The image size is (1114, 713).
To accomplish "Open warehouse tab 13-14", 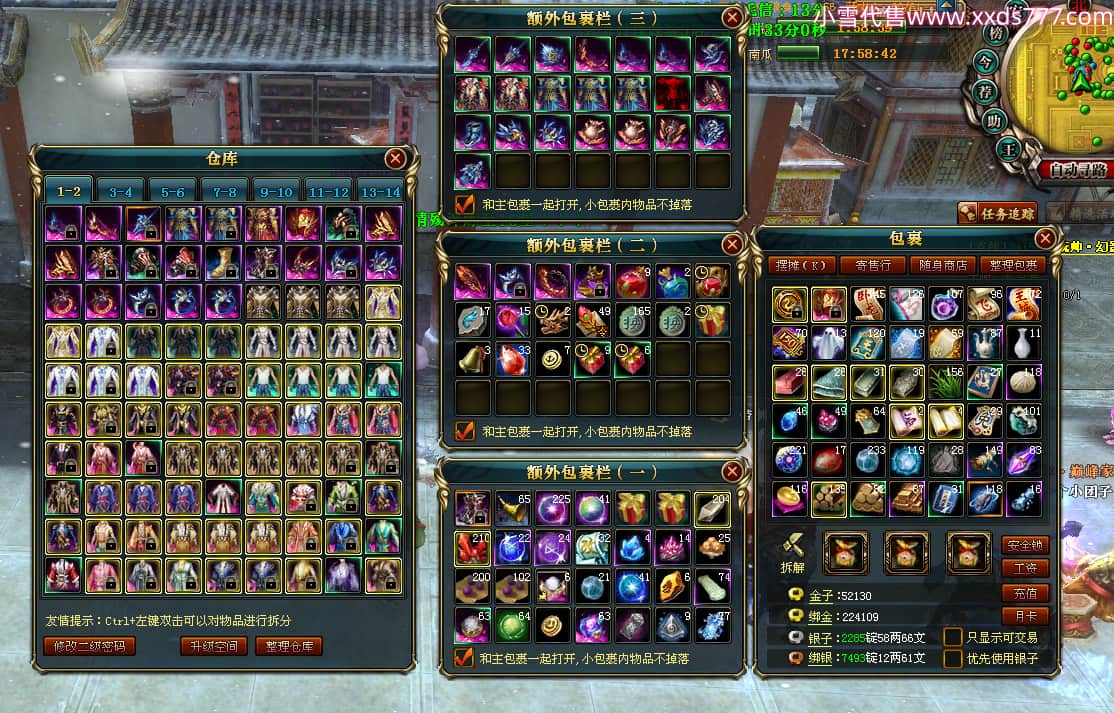I will [379, 191].
